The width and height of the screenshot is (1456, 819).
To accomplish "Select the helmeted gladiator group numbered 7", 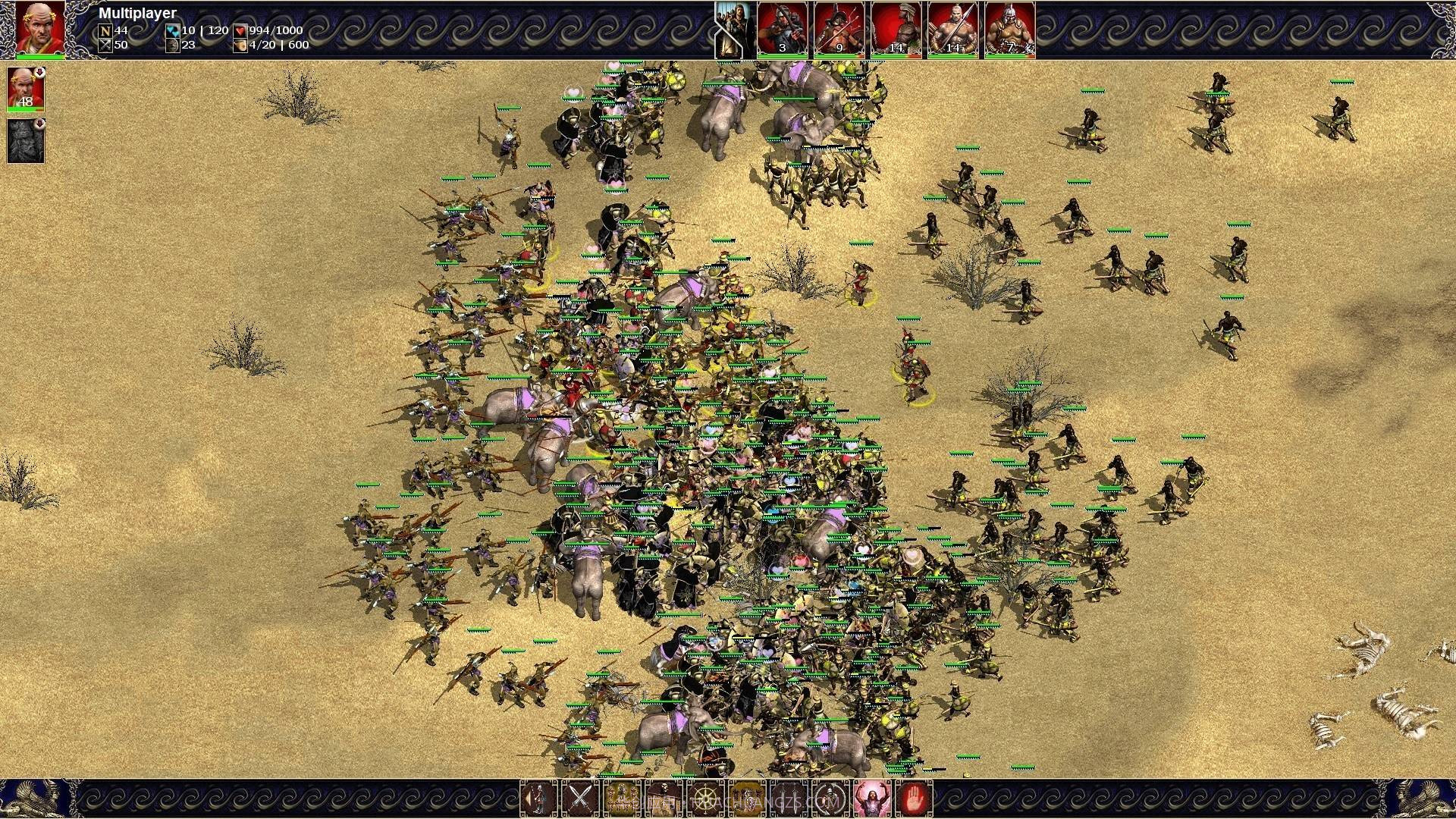I will point(1009,30).
